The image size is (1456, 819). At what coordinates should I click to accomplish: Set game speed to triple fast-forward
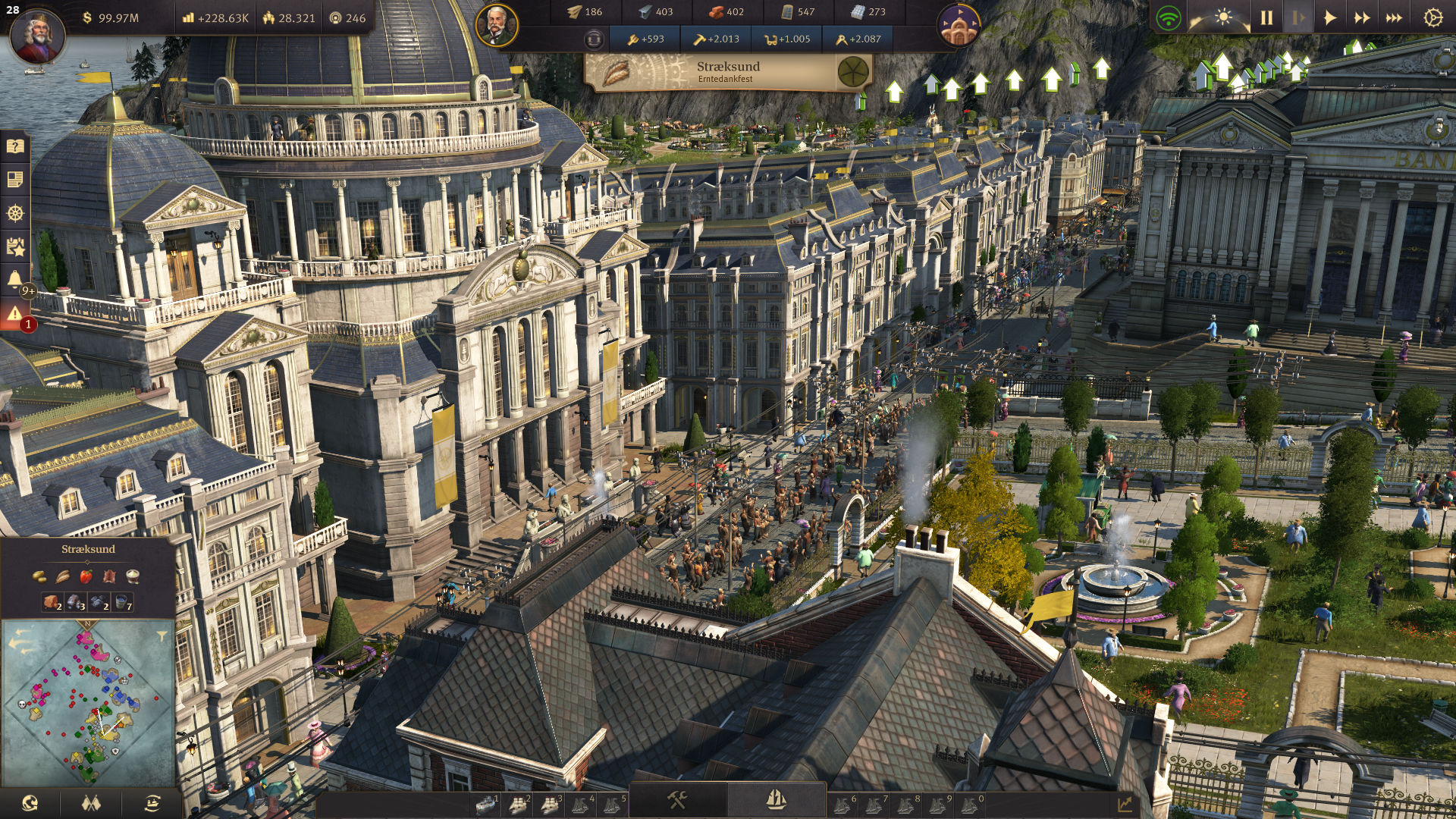[x=1394, y=17]
